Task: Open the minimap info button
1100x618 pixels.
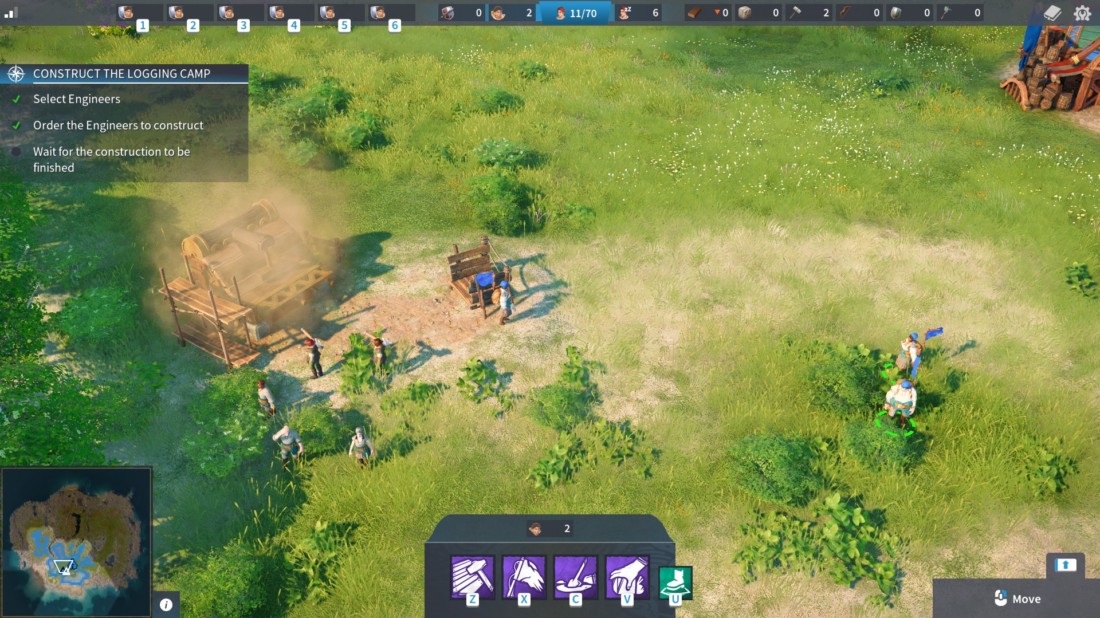Action: [x=166, y=604]
